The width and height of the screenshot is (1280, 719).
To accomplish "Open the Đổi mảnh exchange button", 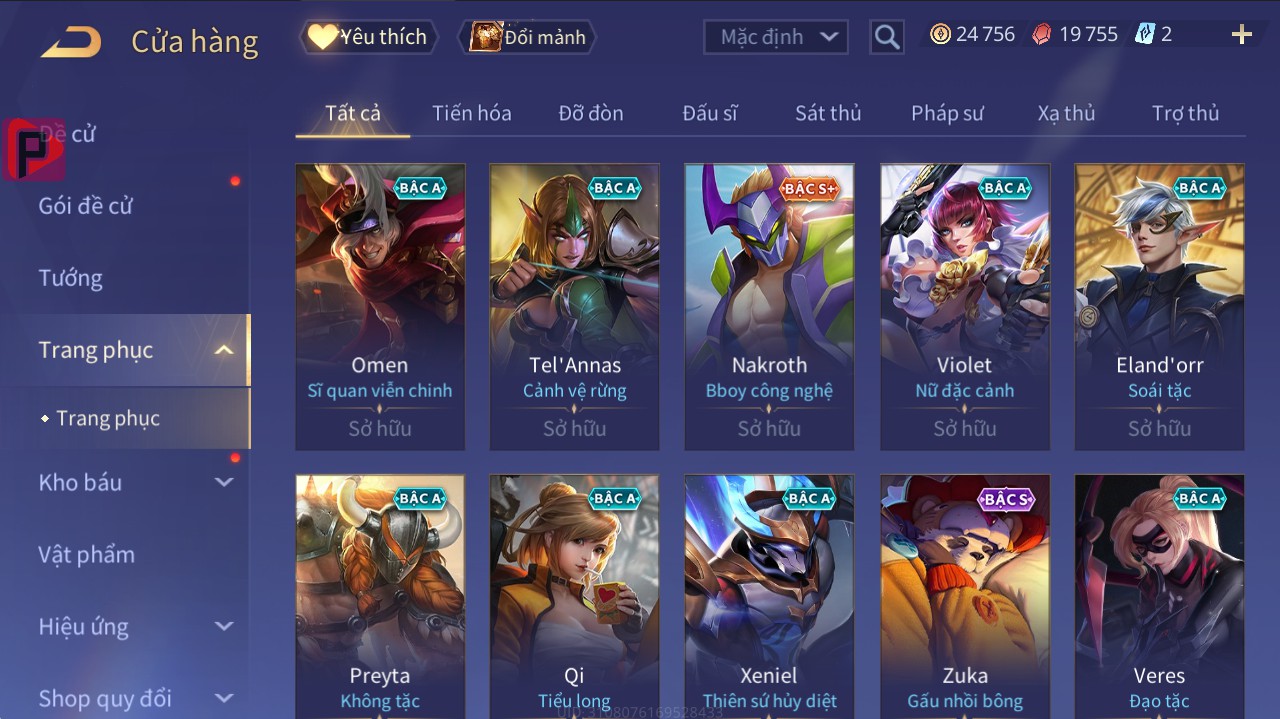I will (x=528, y=37).
